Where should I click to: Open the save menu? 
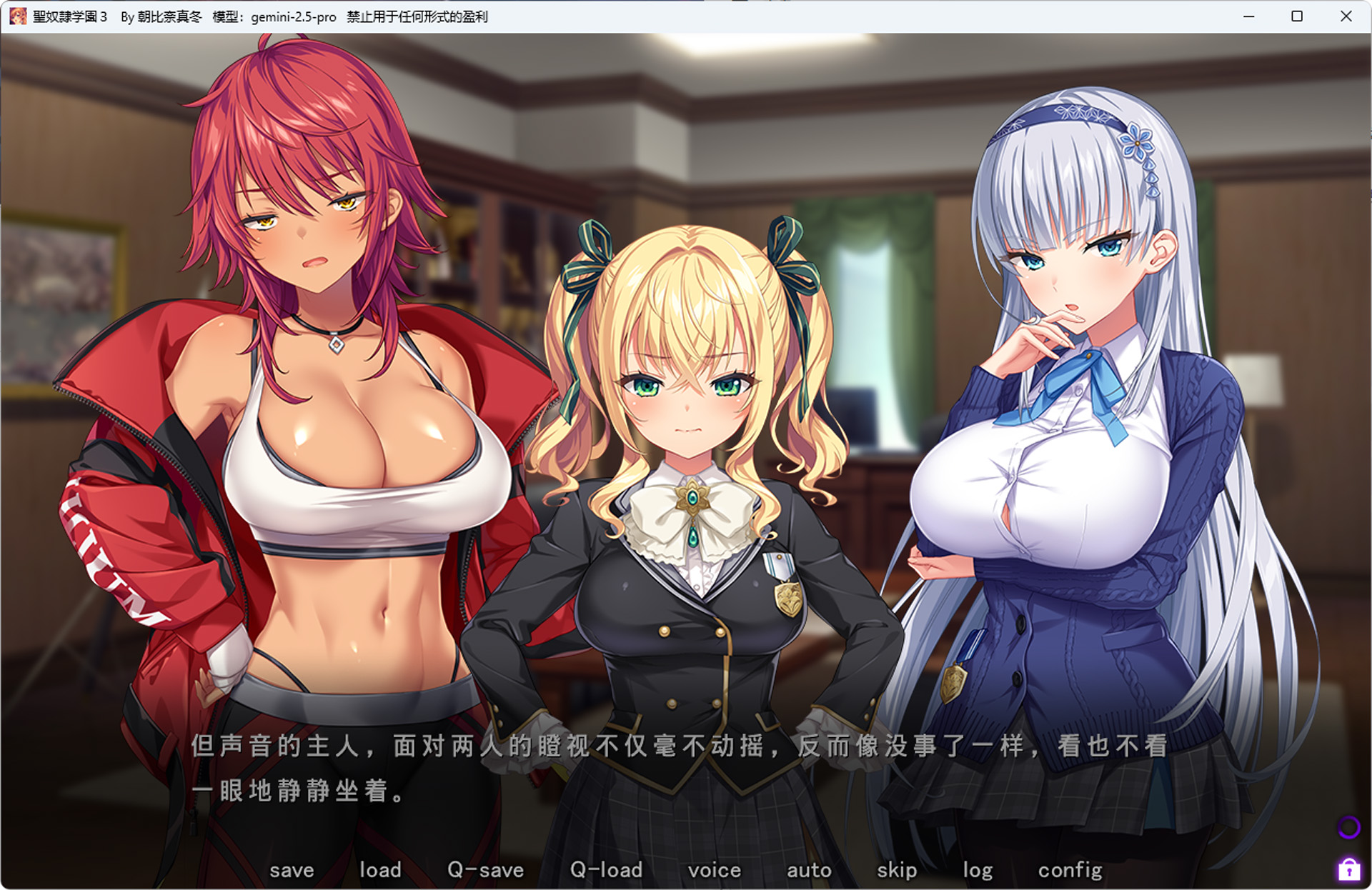[292, 869]
